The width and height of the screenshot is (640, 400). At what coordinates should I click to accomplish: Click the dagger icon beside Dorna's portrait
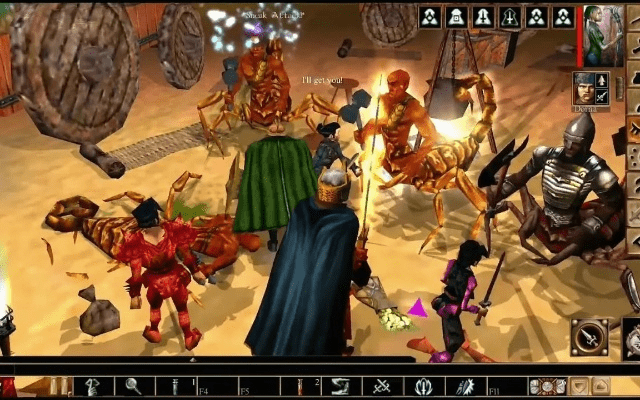tap(602, 96)
